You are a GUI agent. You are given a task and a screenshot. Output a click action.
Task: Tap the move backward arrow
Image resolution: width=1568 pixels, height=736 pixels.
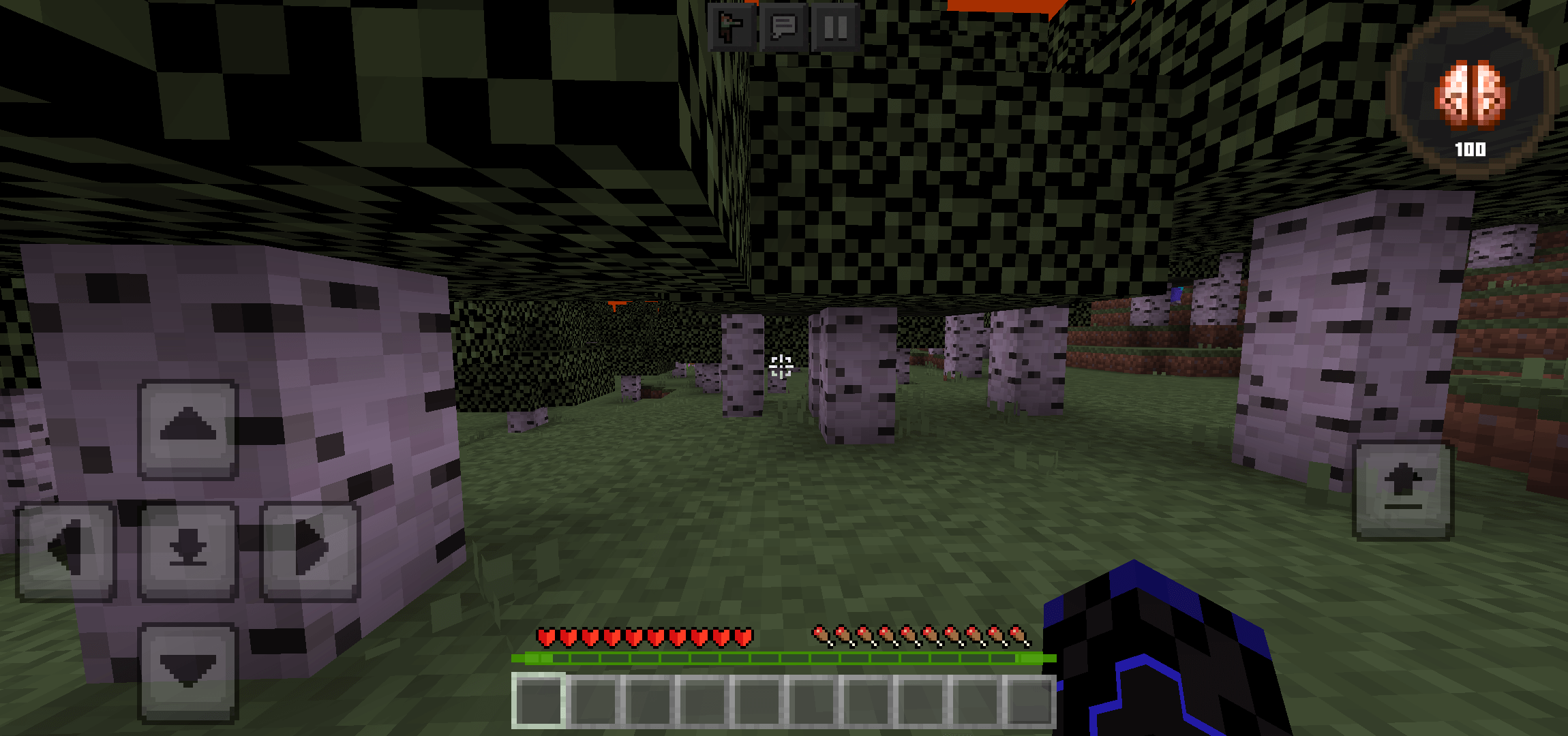[188, 672]
